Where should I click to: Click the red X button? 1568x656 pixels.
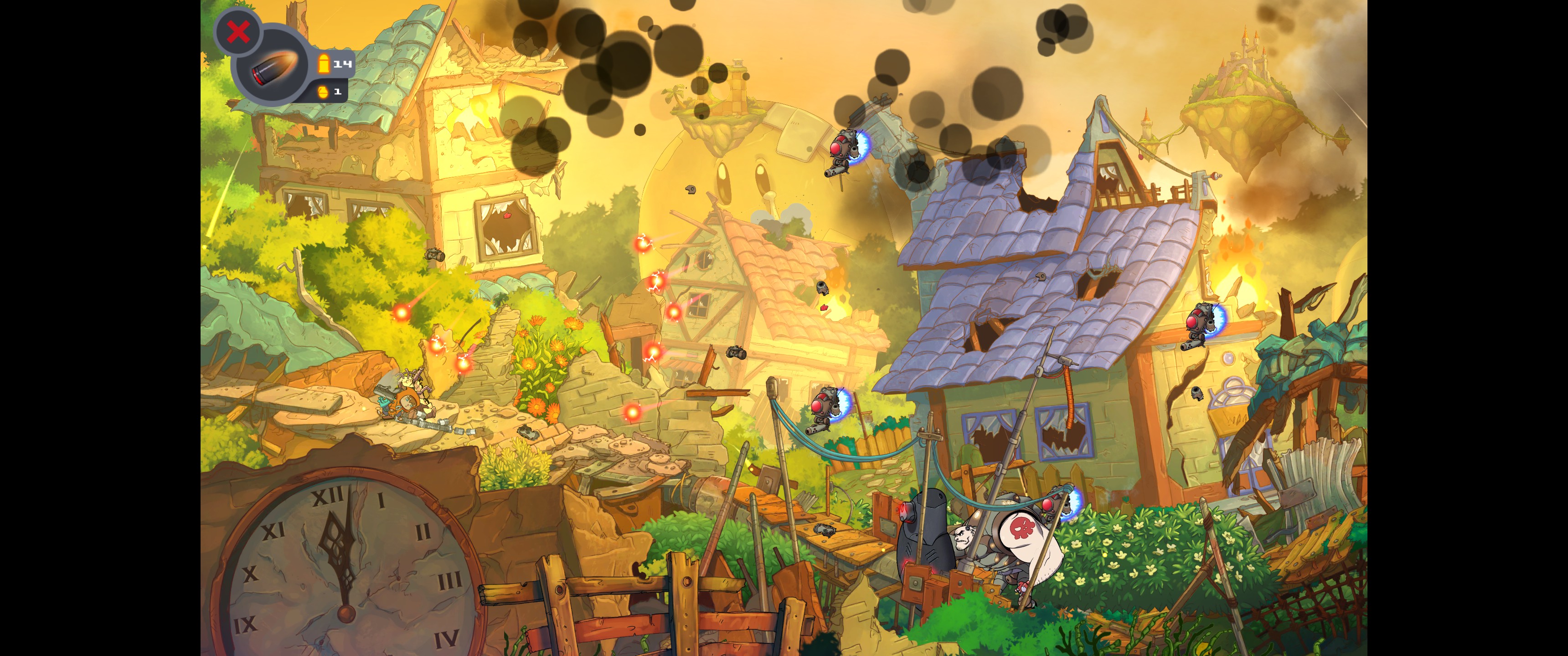tap(238, 31)
